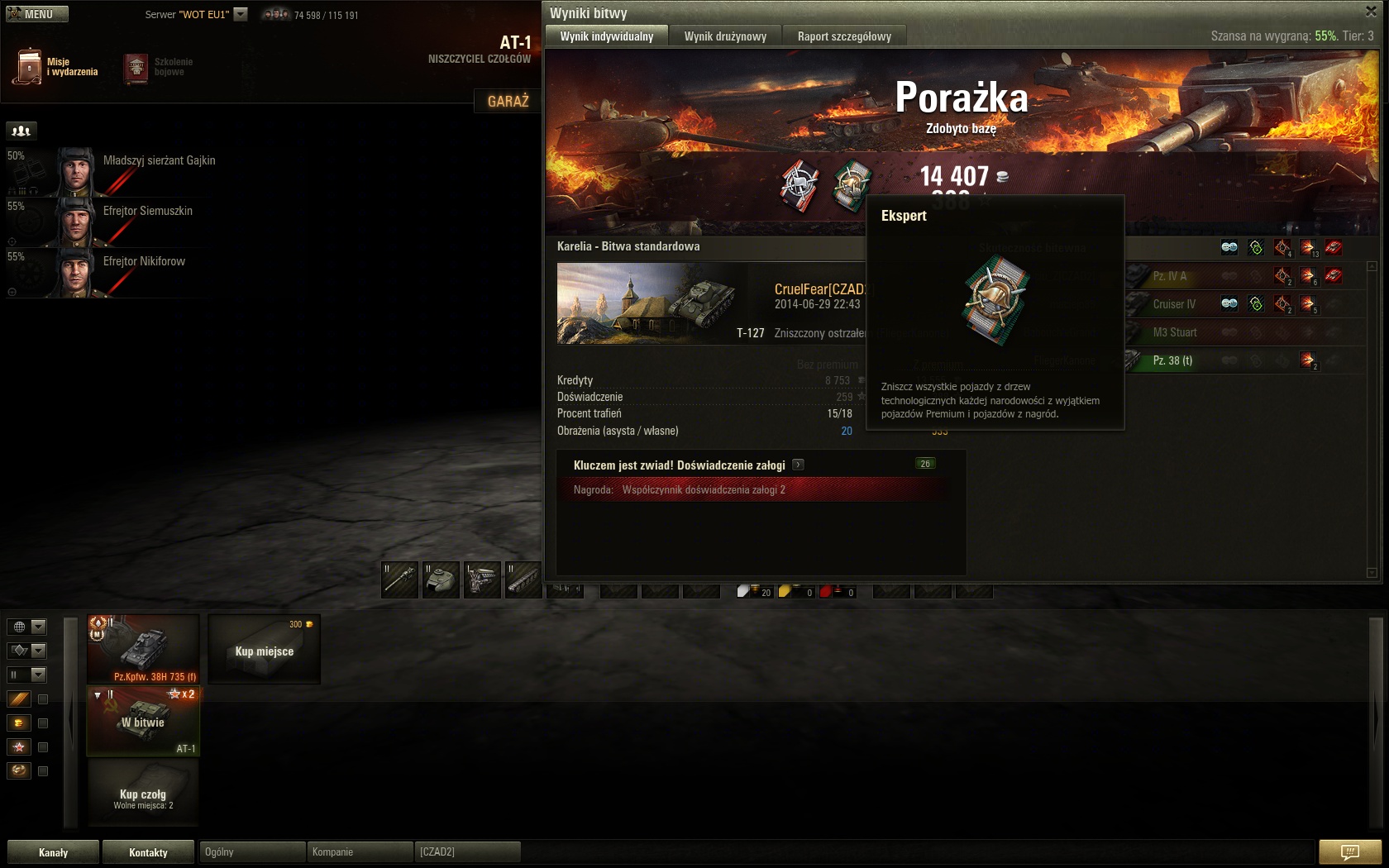This screenshot has height=868, width=1389.
Task: Select the Pz.Kpfw. 38H 735 (f) tank
Action: pyautogui.click(x=144, y=649)
